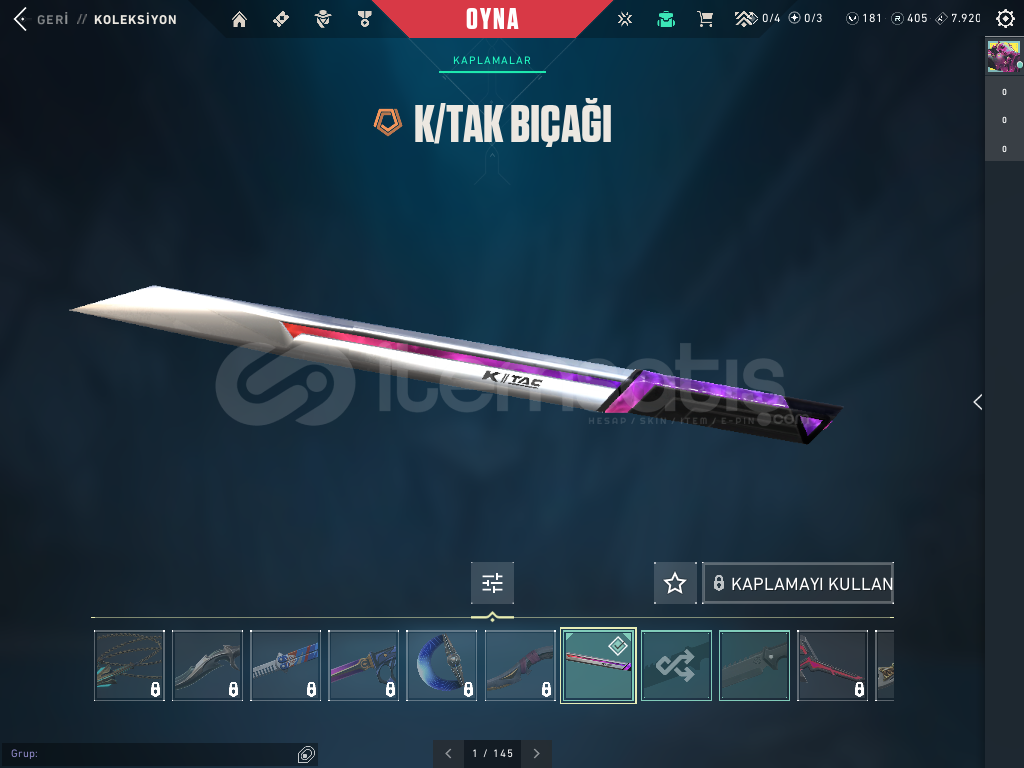Open the settings gear

pyautogui.click(x=1005, y=19)
